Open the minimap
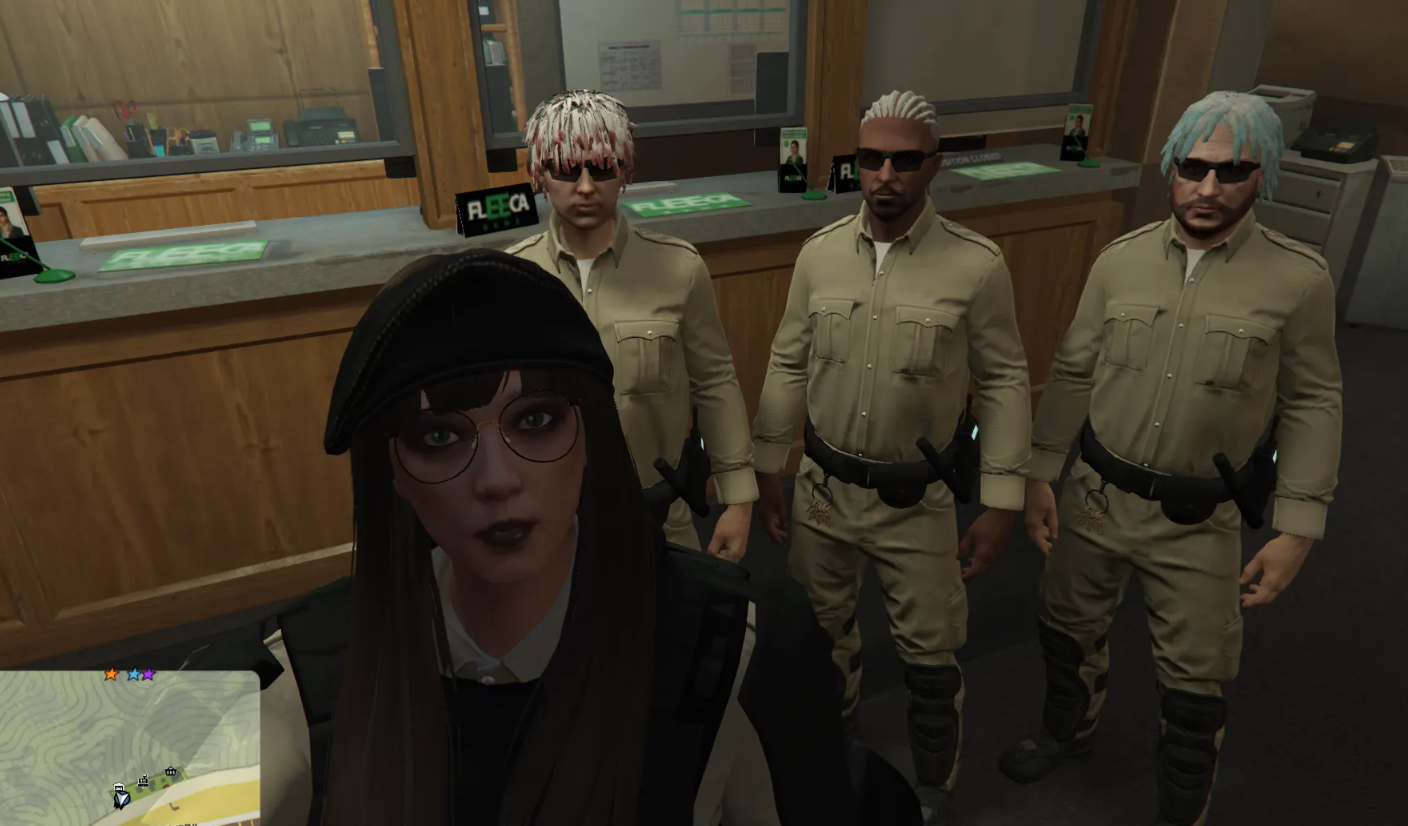The height and width of the screenshot is (826, 1408). click(129, 747)
